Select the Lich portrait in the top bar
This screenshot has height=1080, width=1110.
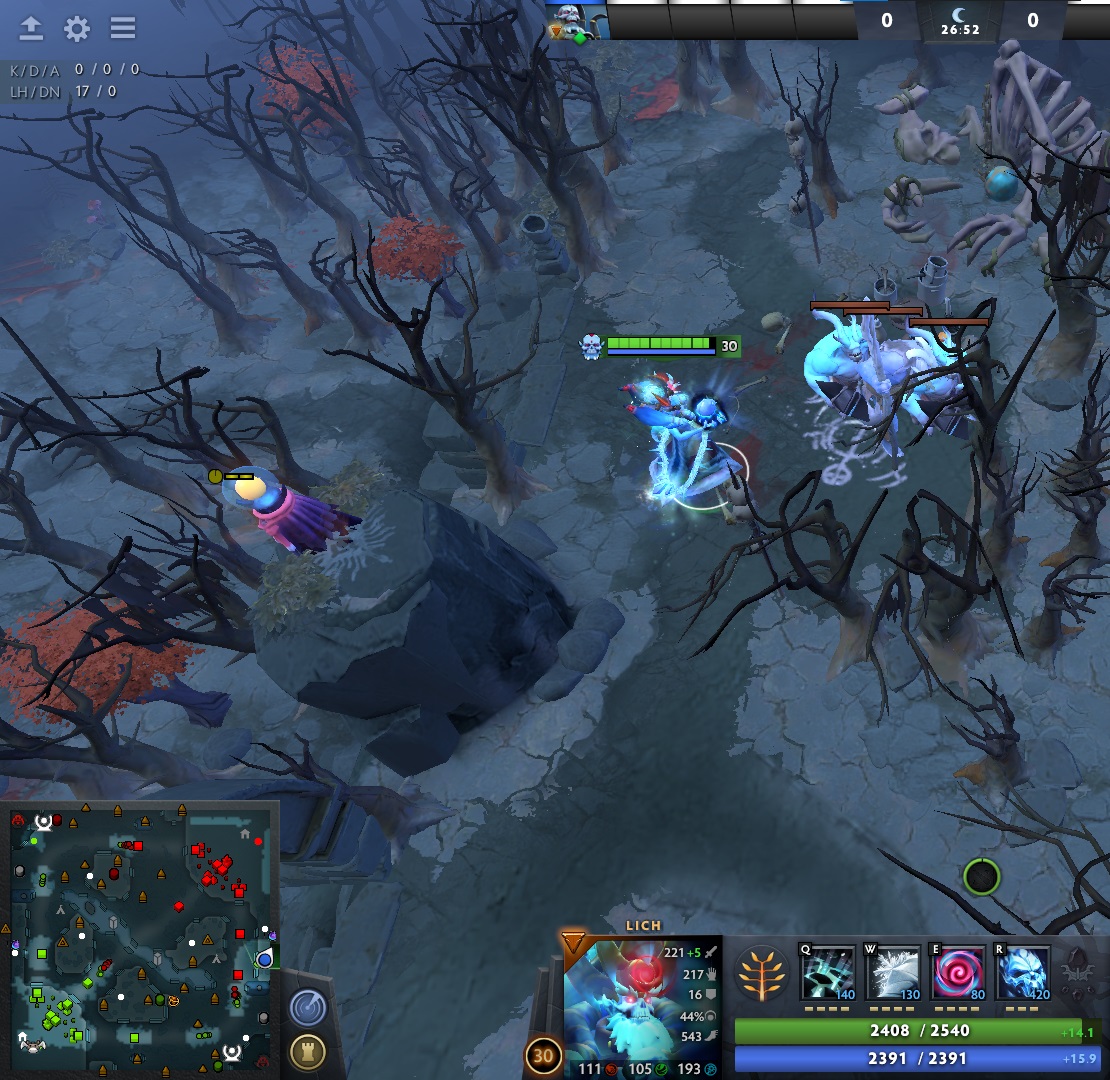point(577,20)
